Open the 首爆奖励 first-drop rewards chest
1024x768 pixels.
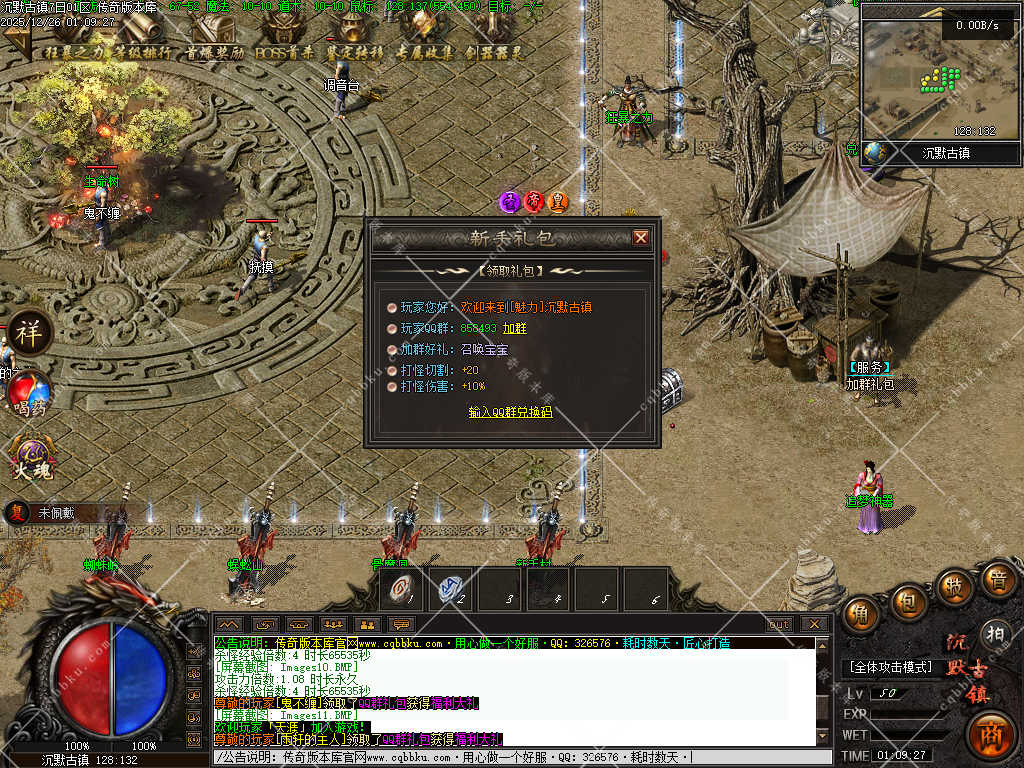(214, 40)
